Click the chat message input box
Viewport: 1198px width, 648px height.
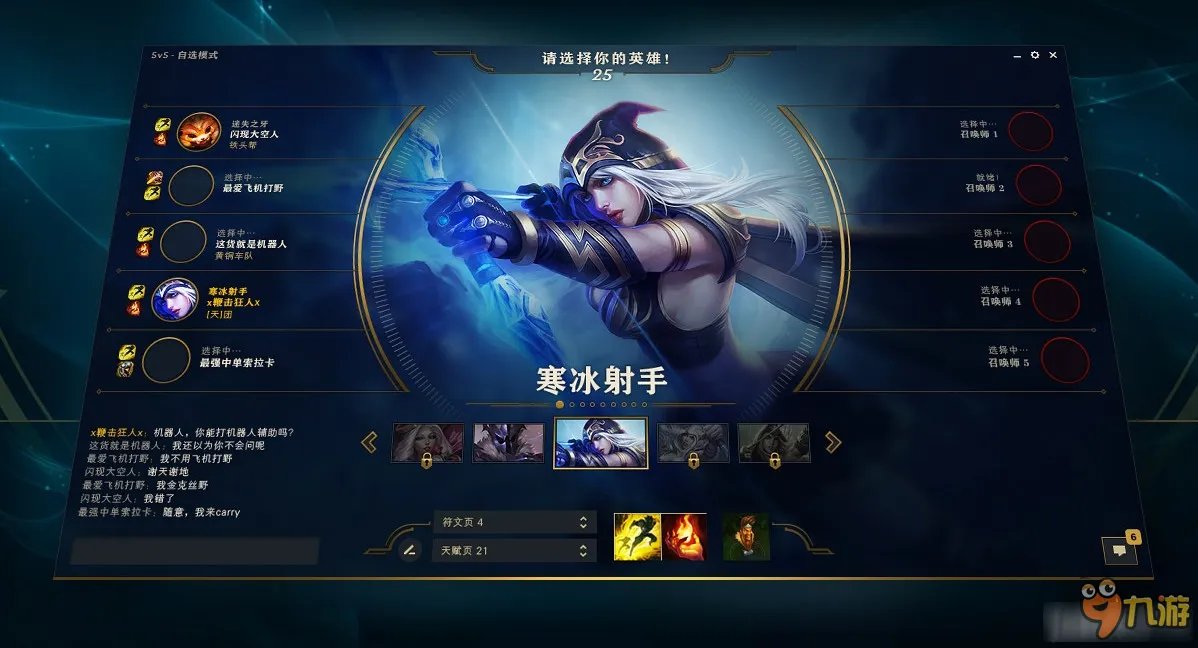click(x=194, y=551)
